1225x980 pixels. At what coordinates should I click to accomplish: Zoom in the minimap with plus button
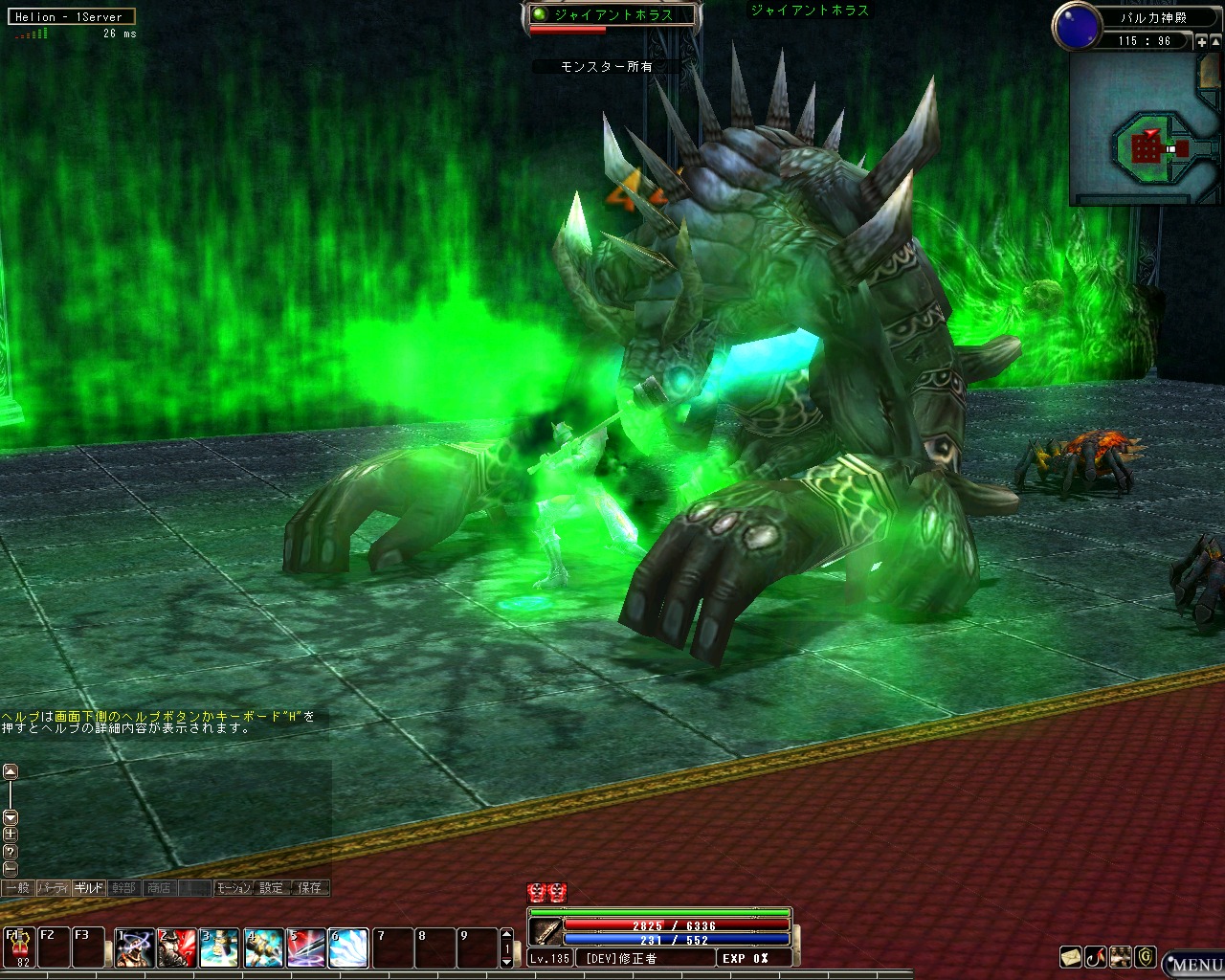1202,41
